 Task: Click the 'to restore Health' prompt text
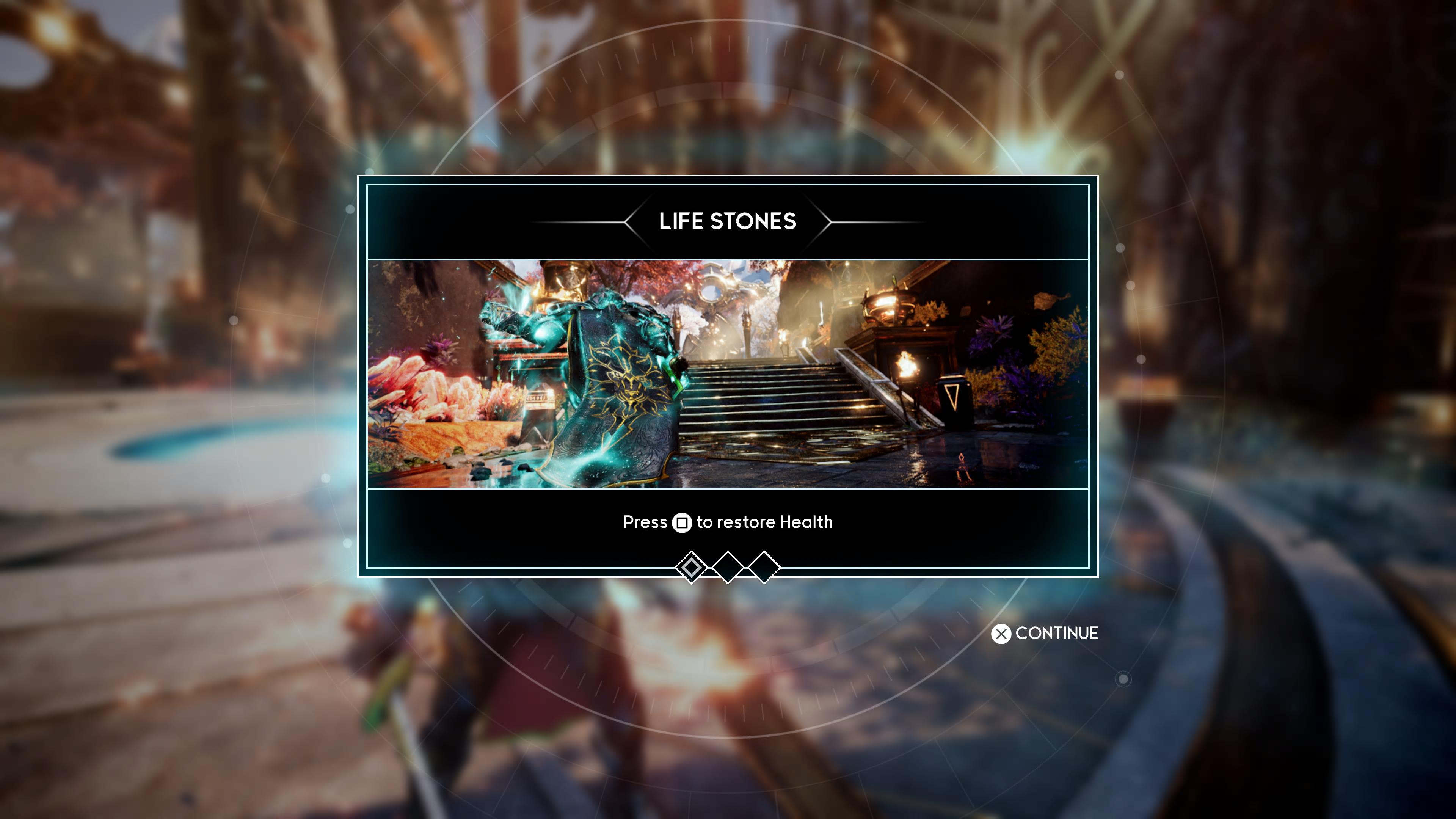coord(766,522)
